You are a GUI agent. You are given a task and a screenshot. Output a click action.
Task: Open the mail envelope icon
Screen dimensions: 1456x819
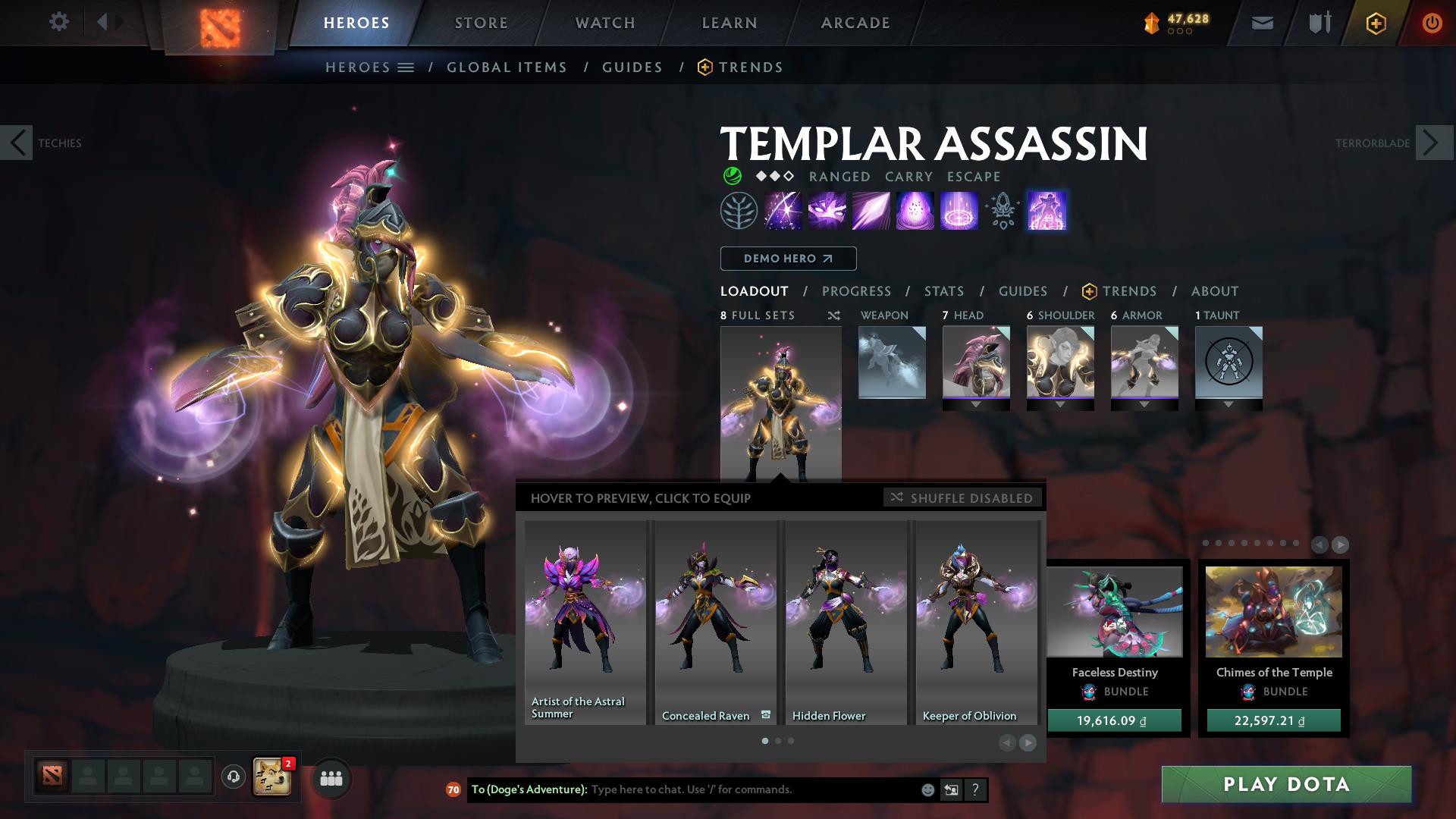pos(1262,22)
